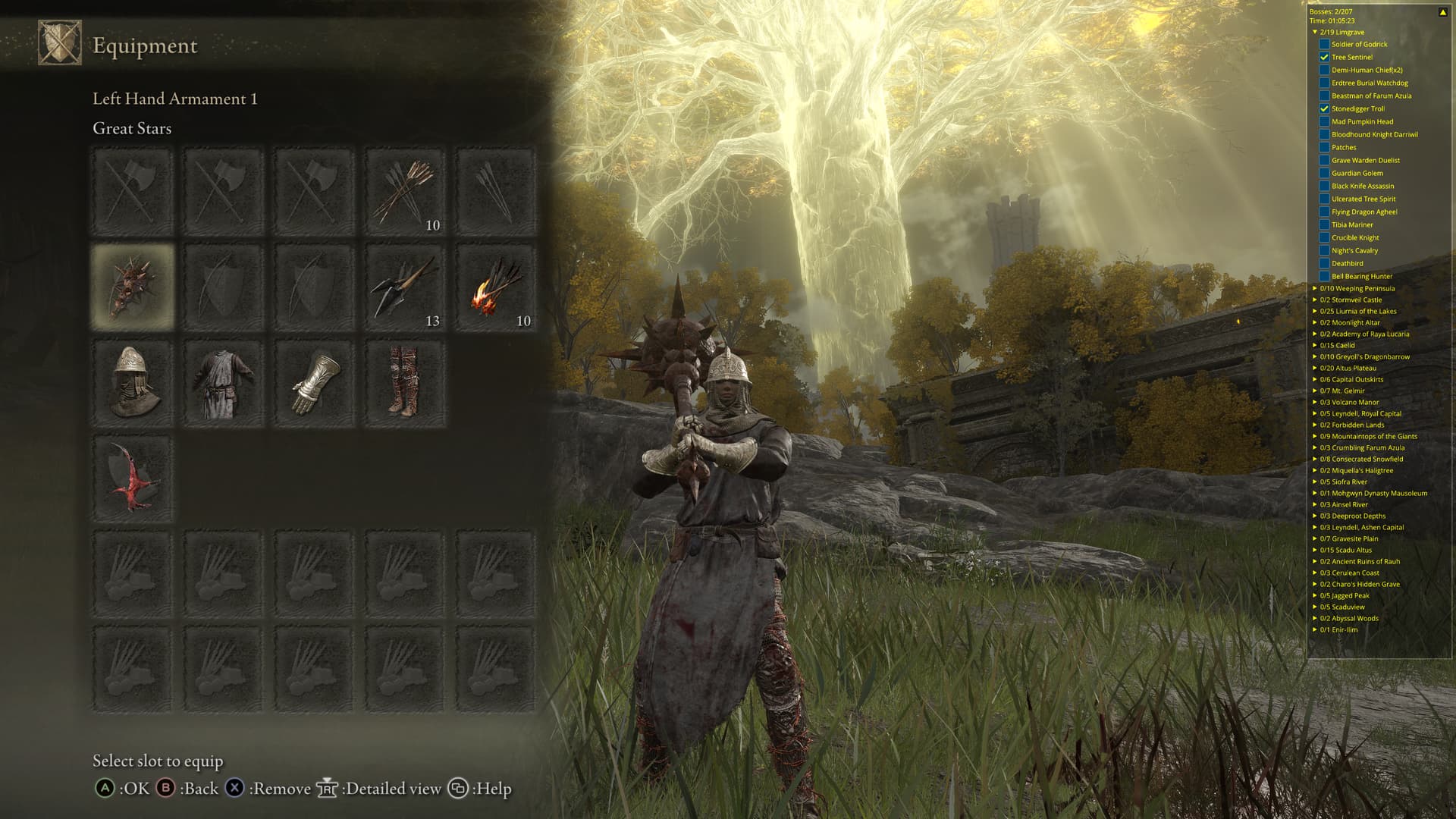1456x819 pixels.
Task: Expand the Caelid boss section
Action: [x=1315, y=345]
